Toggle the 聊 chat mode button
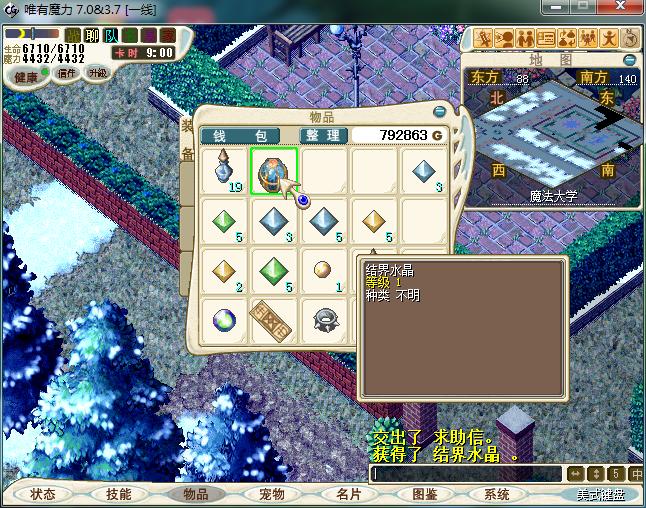This screenshot has width=646, height=508. click(x=91, y=36)
